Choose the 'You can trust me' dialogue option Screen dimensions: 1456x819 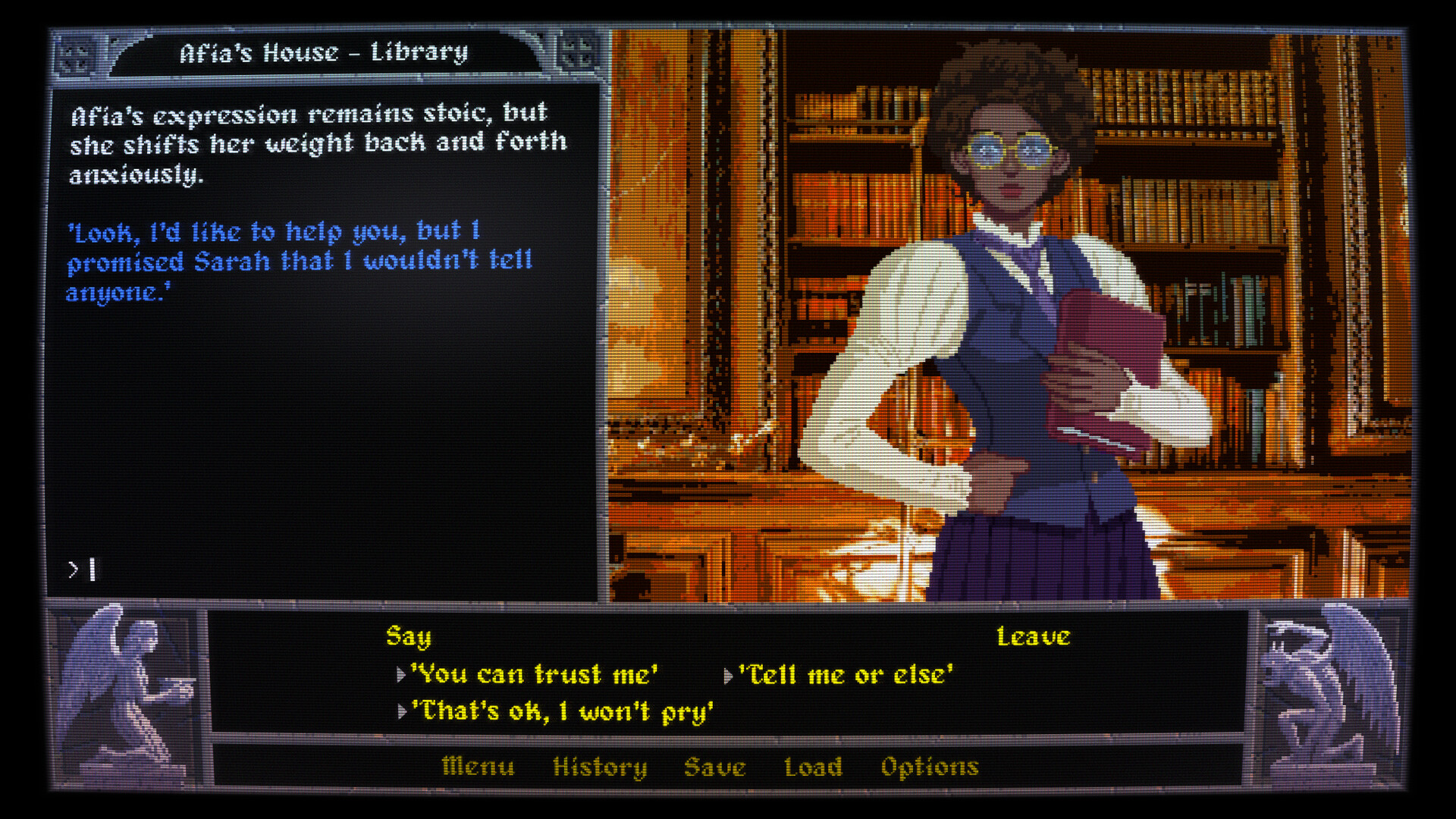pos(535,674)
